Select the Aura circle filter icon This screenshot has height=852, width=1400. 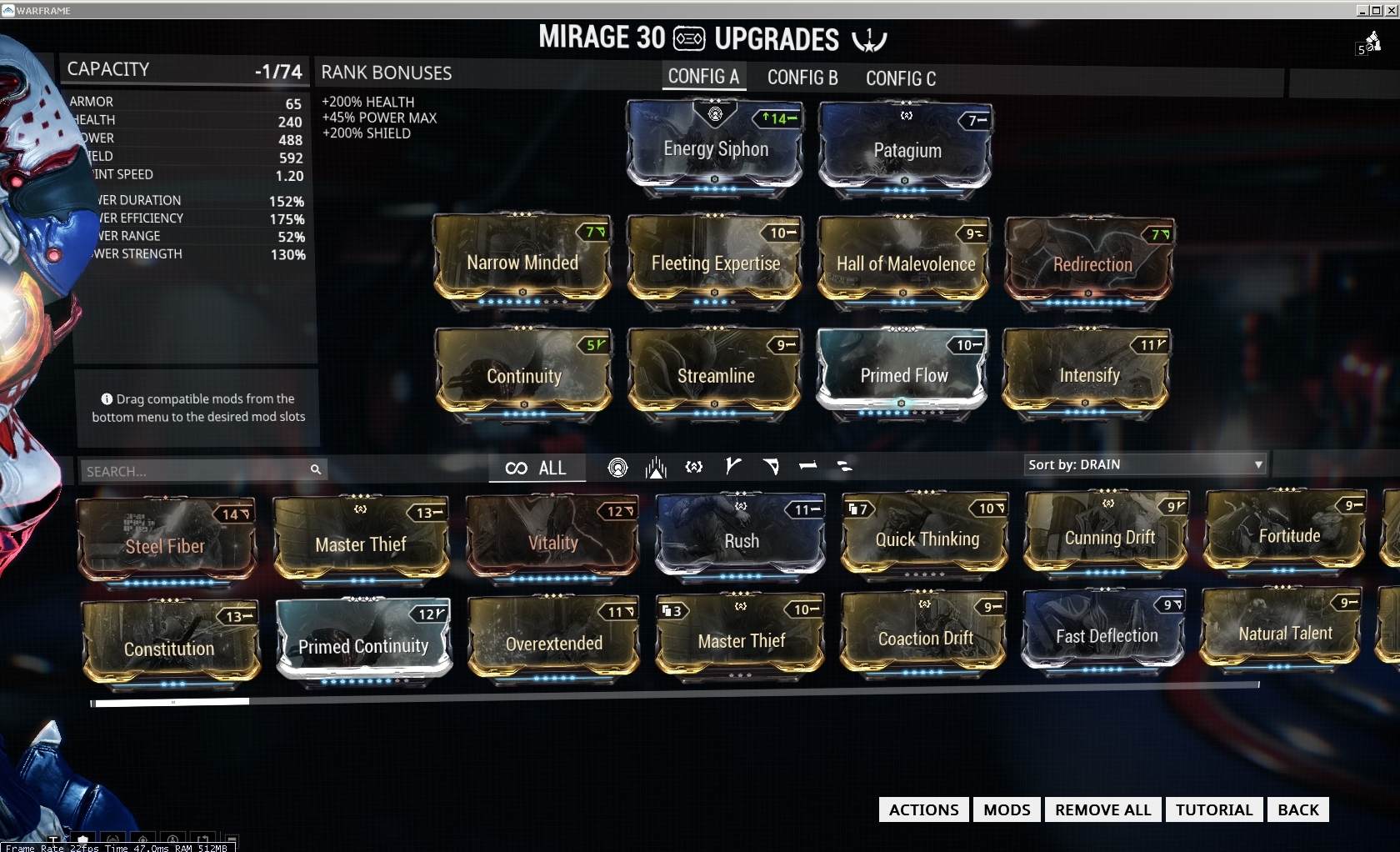[617, 468]
